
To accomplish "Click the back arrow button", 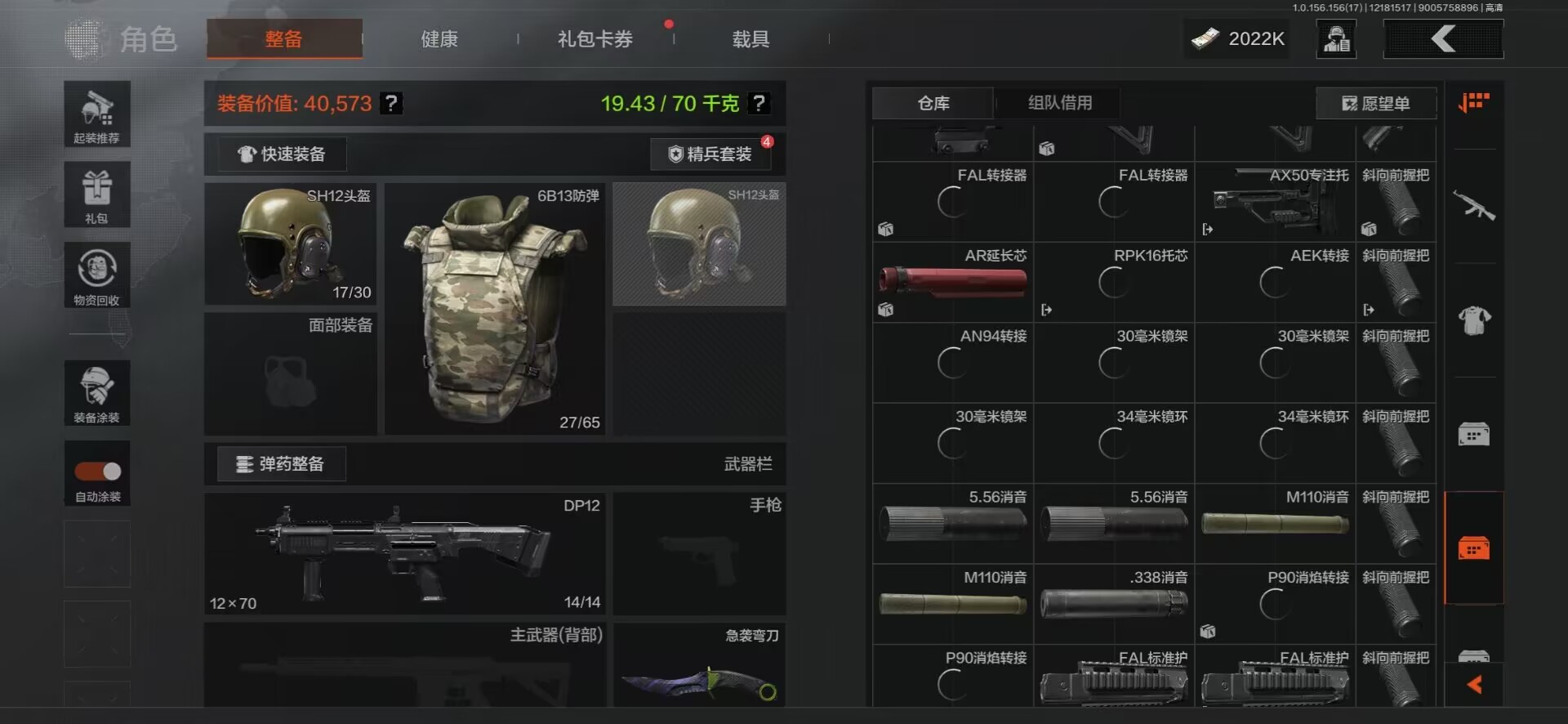I will pos(1443,39).
